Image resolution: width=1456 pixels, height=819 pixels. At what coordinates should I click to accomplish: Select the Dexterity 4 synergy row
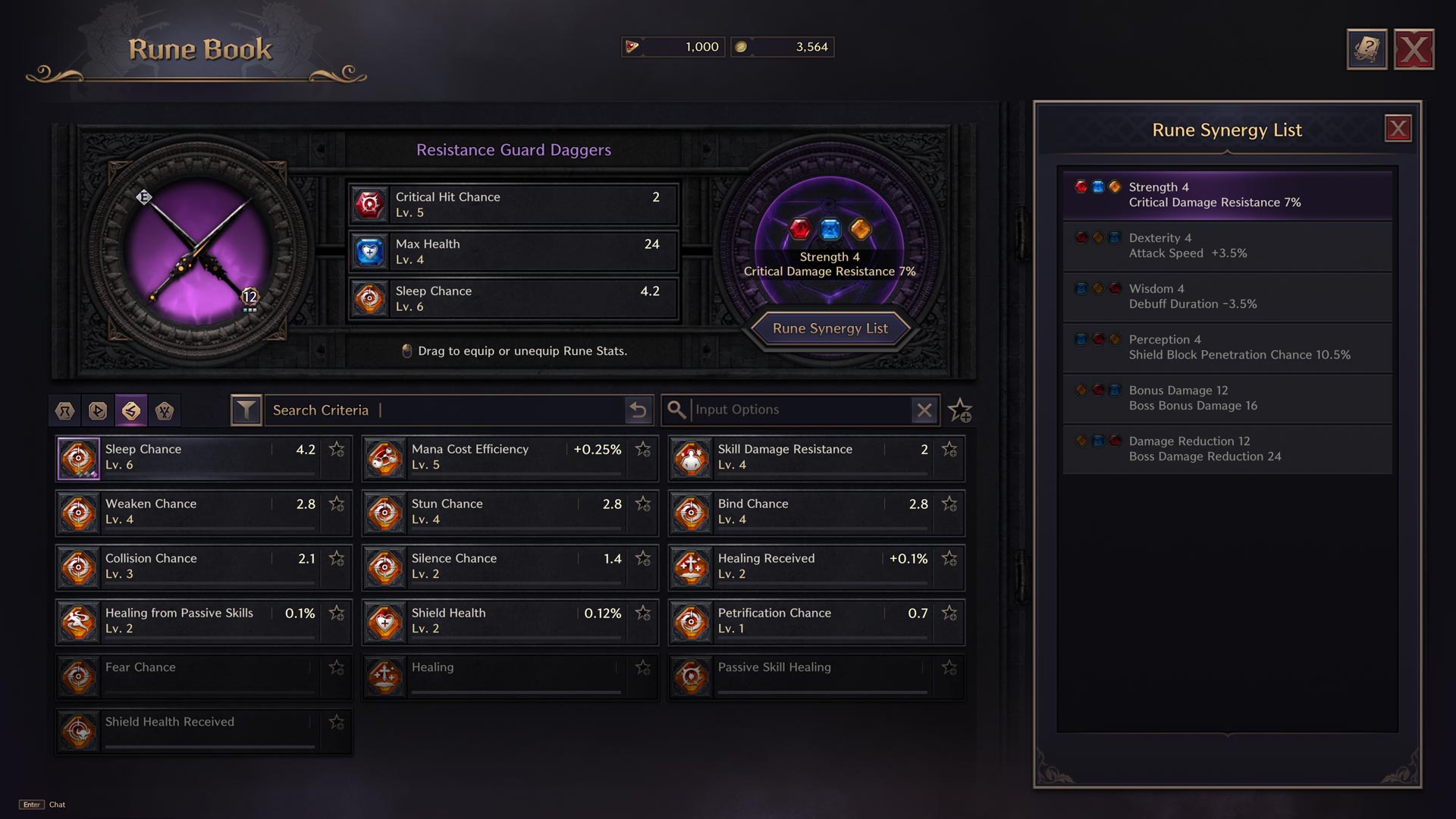click(x=1227, y=246)
